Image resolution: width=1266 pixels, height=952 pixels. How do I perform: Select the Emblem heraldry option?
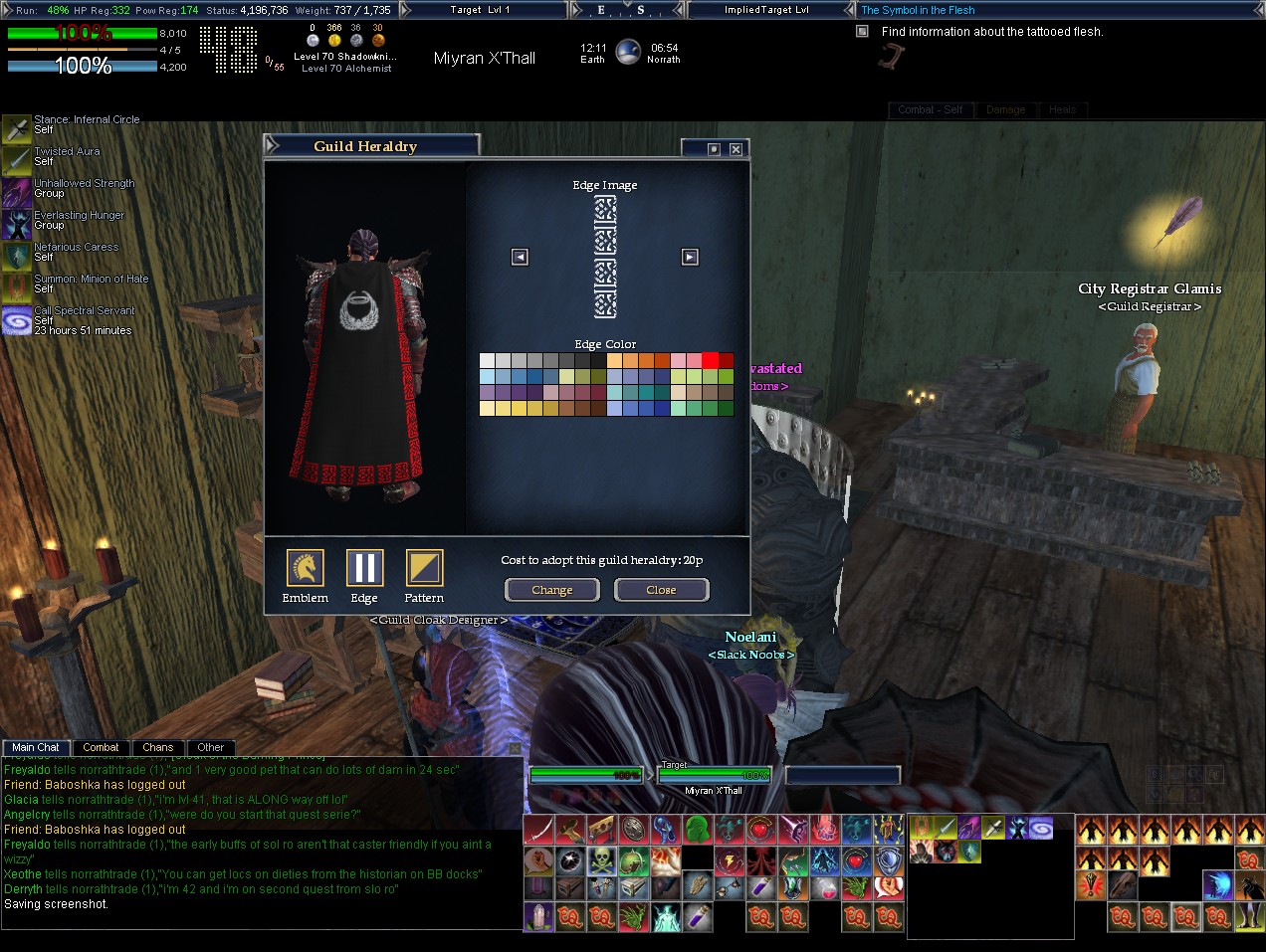coord(306,568)
